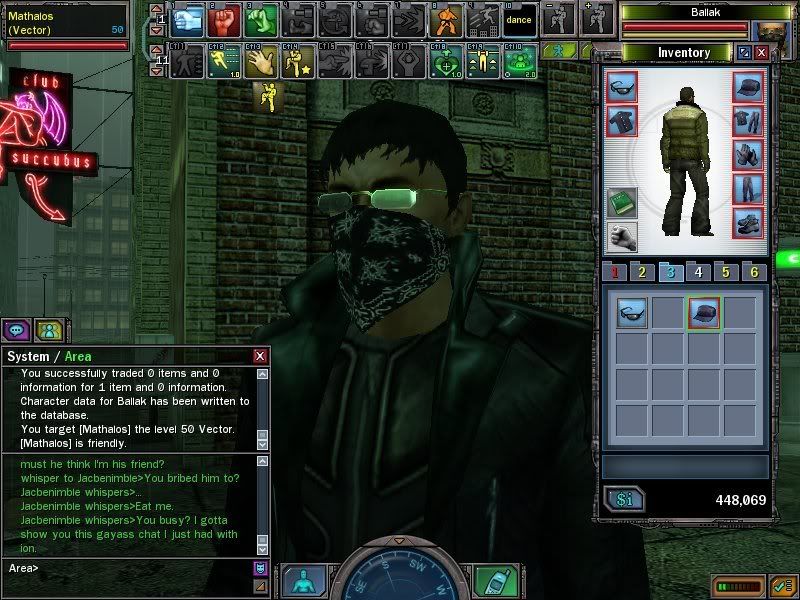
Task: Use the red raised fist ability
Action: pyautogui.click(x=224, y=19)
